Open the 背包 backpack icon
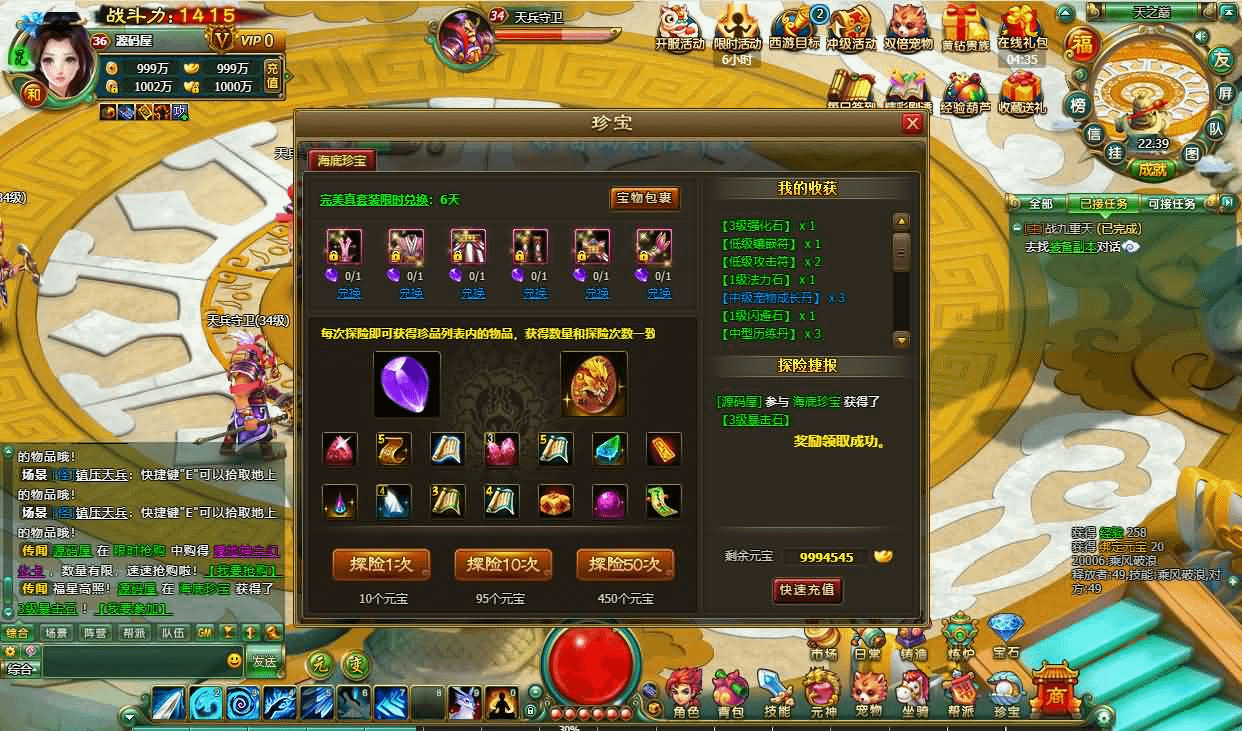Image resolution: width=1242 pixels, height=731 pixels. pyautogui.click(x=731, y=694)
